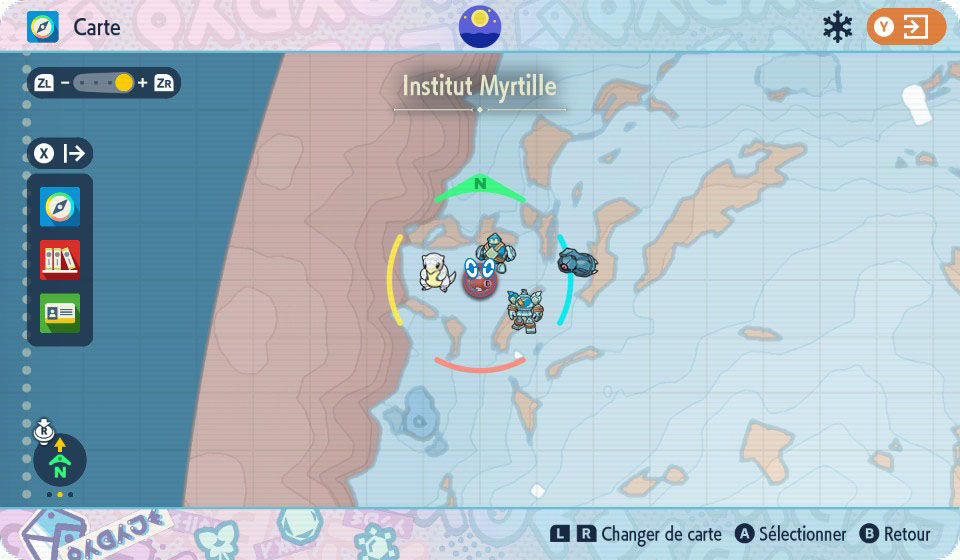Close the map with the orange exit button
Screen dimensions: 960x560
click(x=905, y=27)
